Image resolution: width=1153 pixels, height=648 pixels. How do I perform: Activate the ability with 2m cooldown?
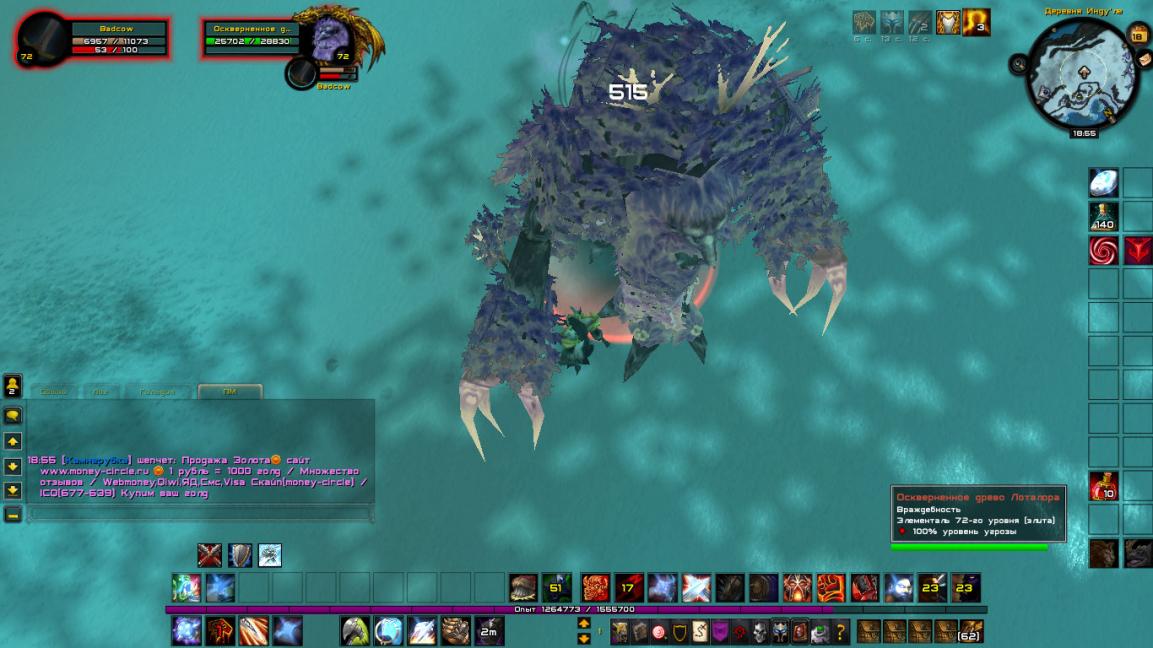489,631
